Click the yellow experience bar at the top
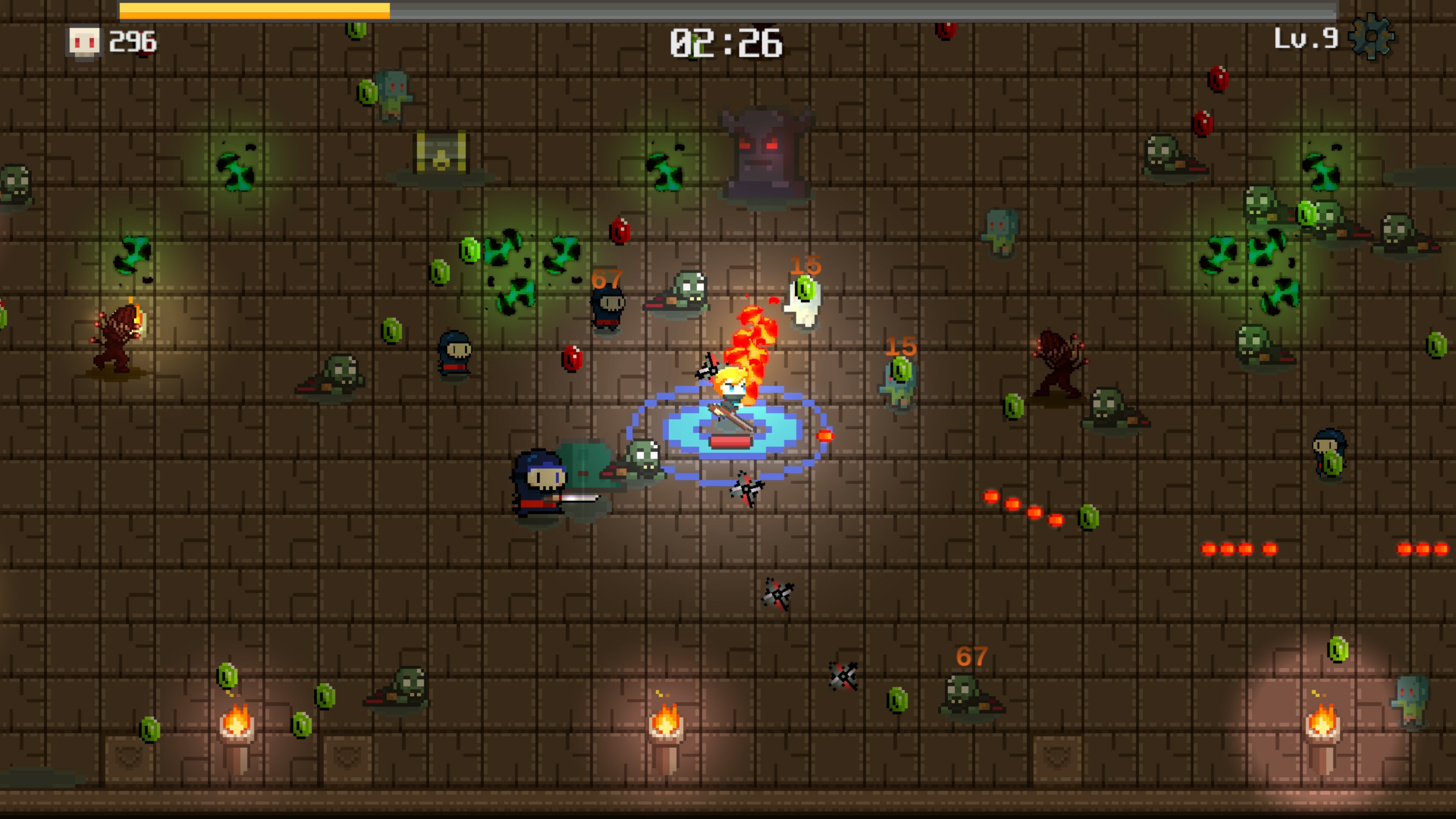The width and height of the screenshot is (1456, 819). pos(254,9)
